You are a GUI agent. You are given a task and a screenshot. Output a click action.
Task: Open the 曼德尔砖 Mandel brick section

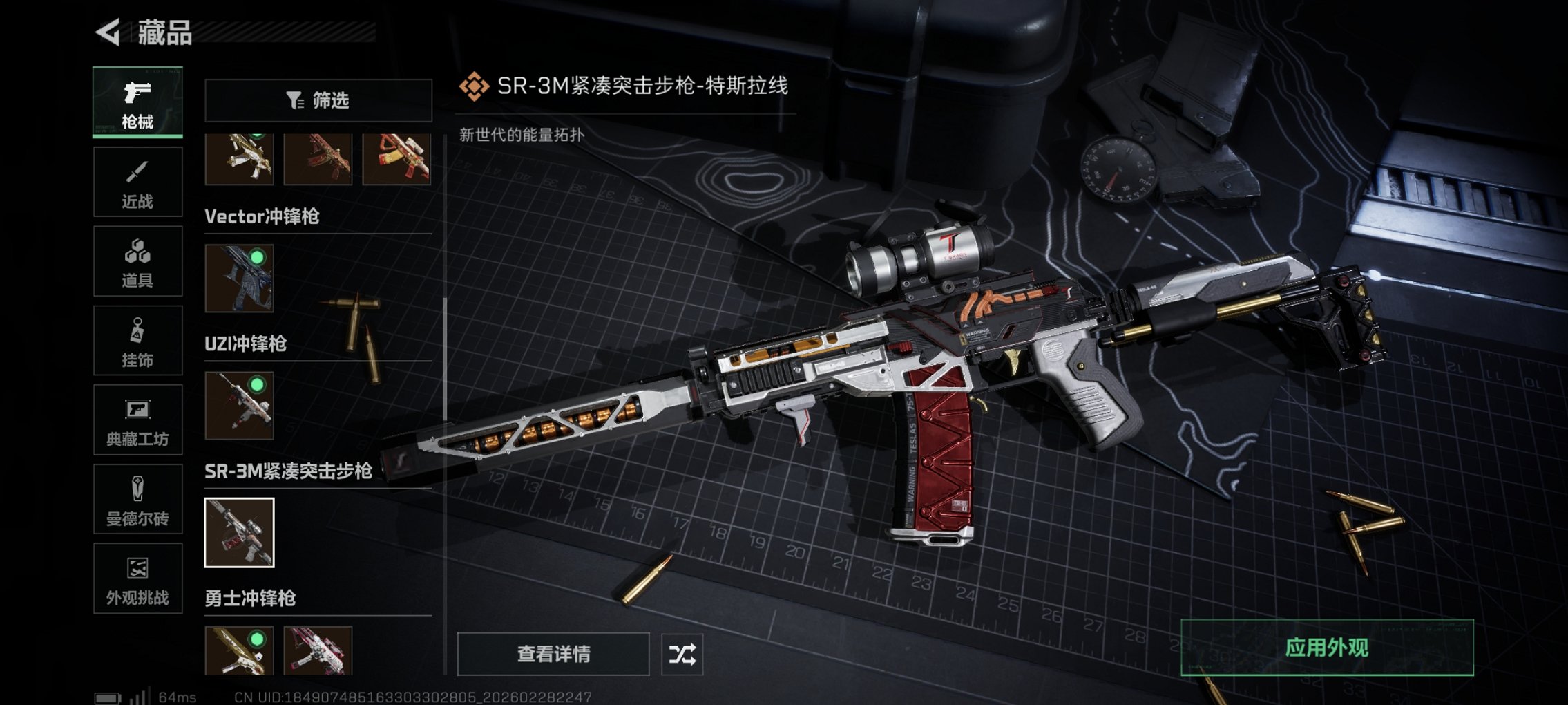pyautogui.click(x=137, y=499)
